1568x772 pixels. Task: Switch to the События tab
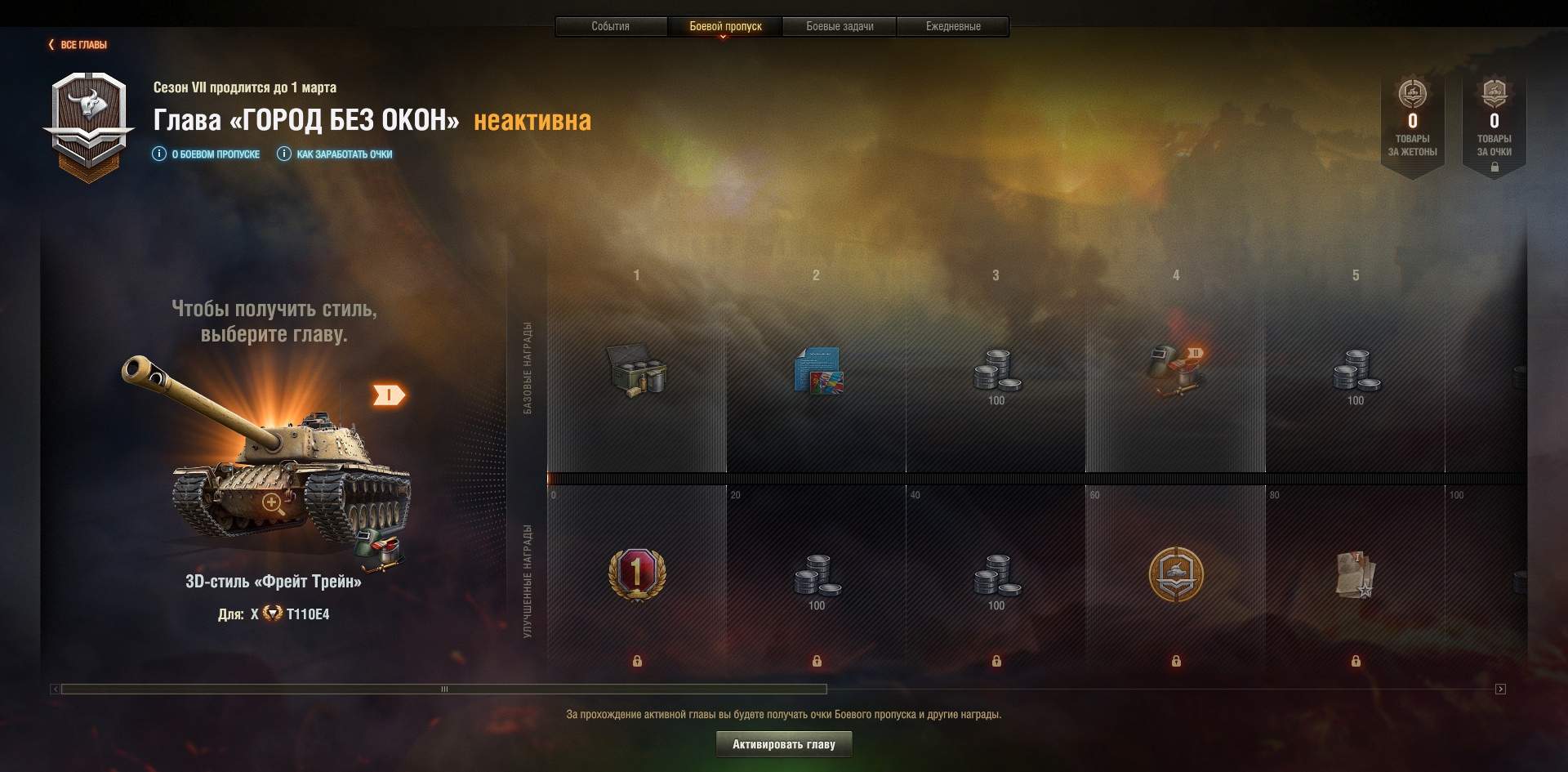(x=610, y=26)
